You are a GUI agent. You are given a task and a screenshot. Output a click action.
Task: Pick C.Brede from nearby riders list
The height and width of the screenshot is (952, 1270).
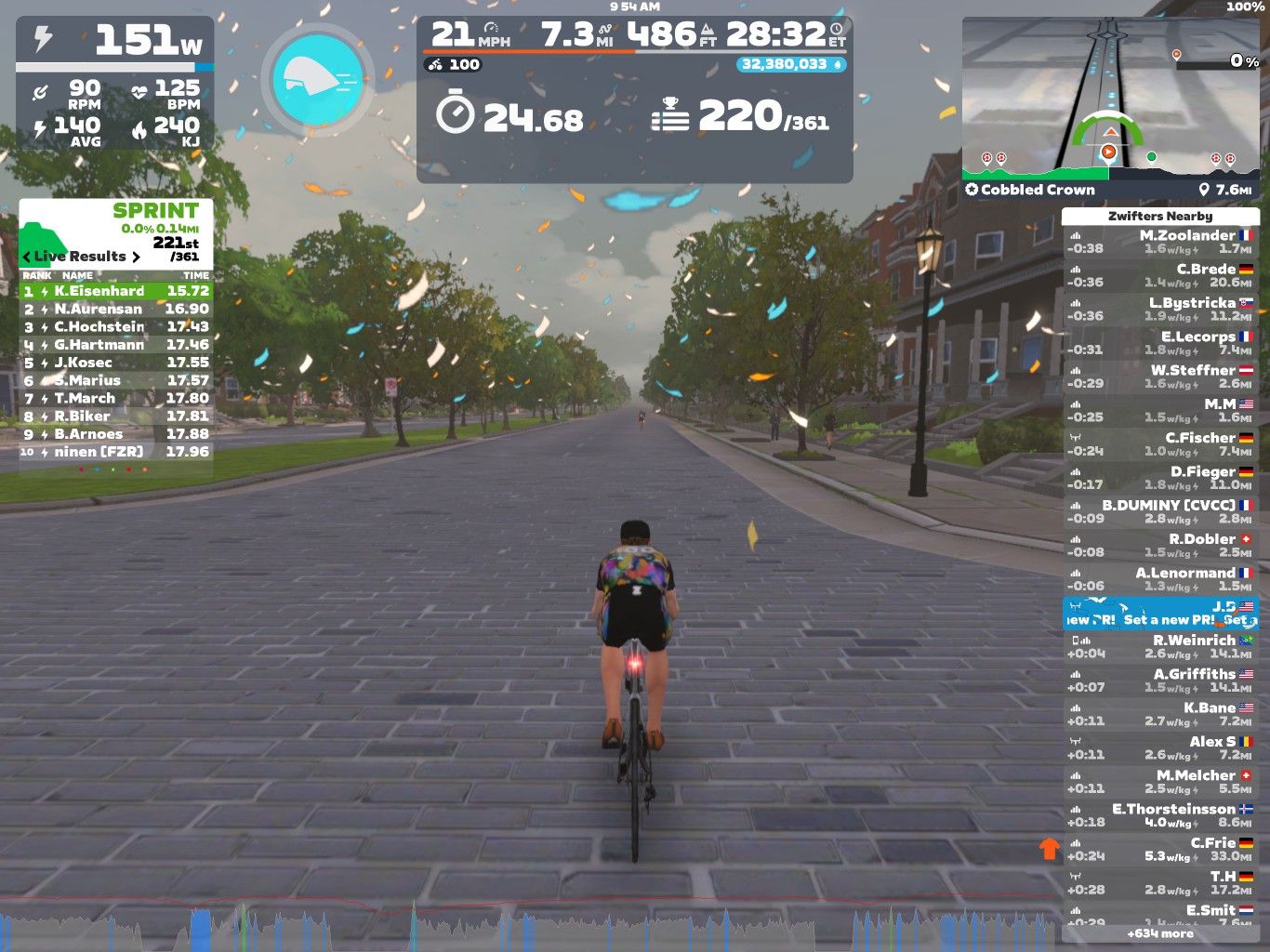coord(1160,275)
